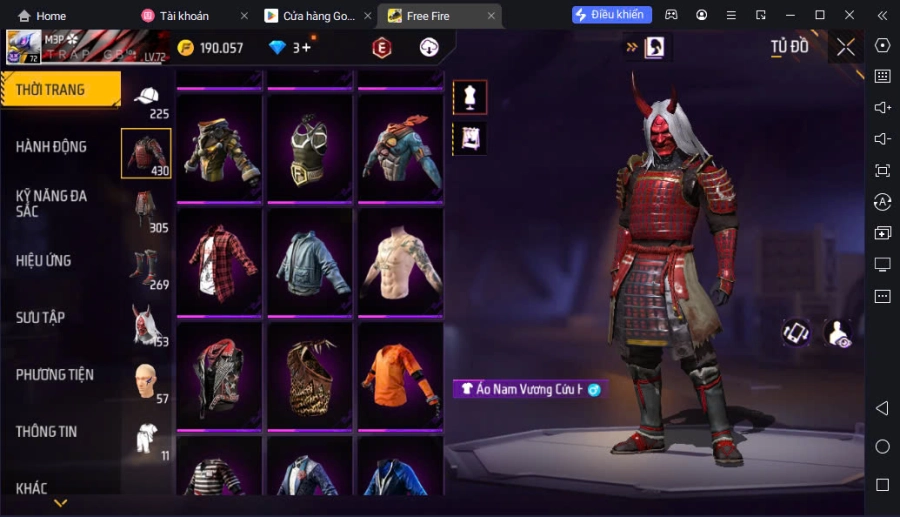Show the Thông Tin section
Screen dimensions: 900x517
(47, 432)
